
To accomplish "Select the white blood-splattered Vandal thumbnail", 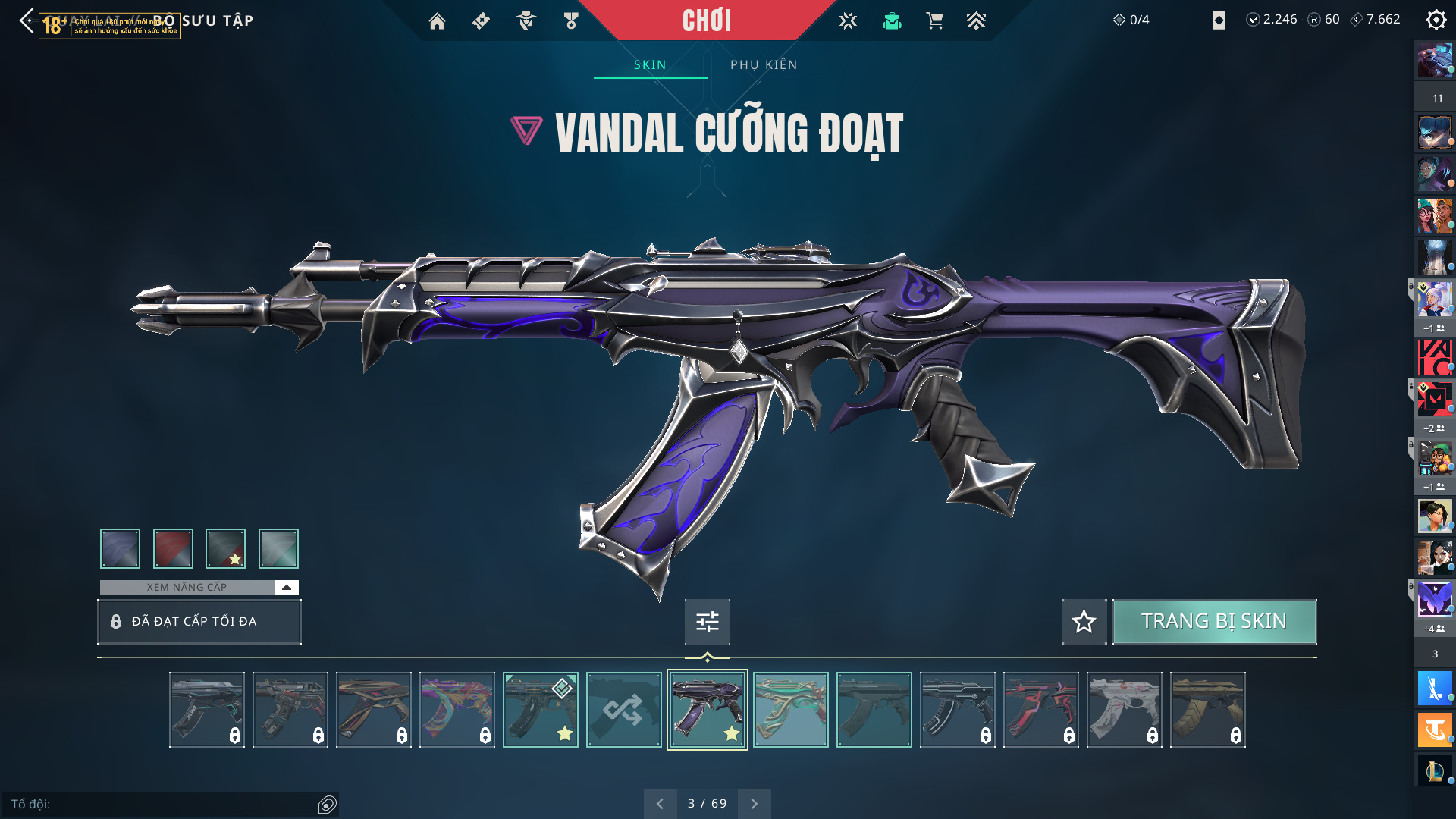I will [1124, 710].
